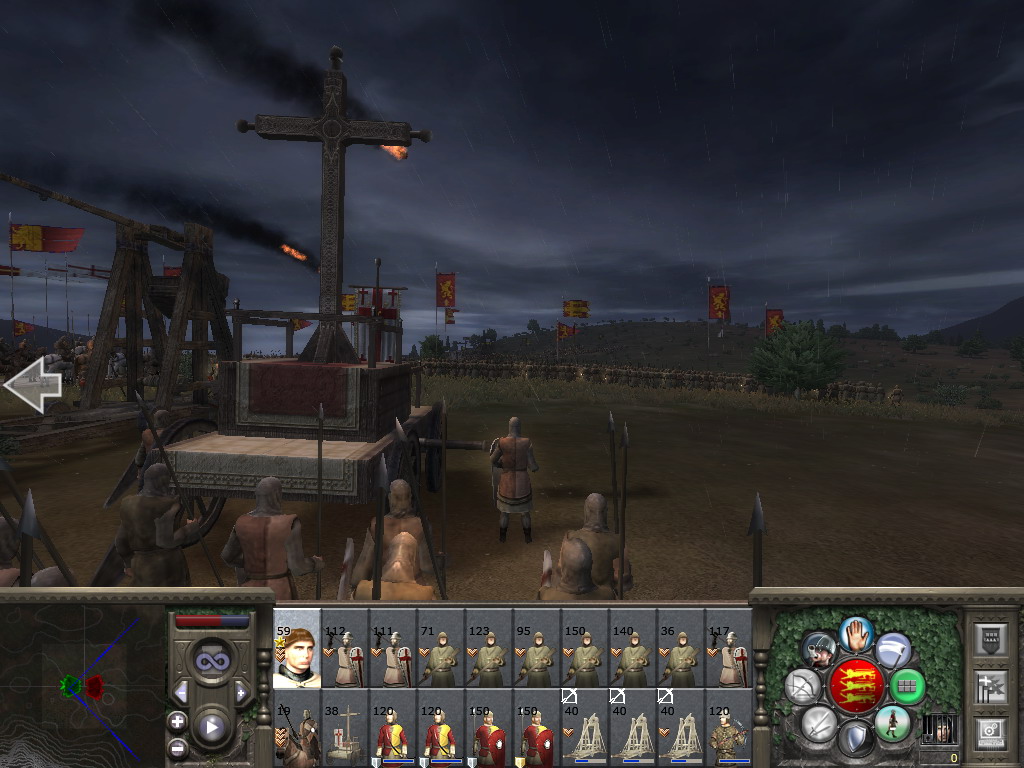Select the camouflaged archer unit card
The width and height of the screenshot is (1024, 768).
pyautogui.click(x=729, y=728)
